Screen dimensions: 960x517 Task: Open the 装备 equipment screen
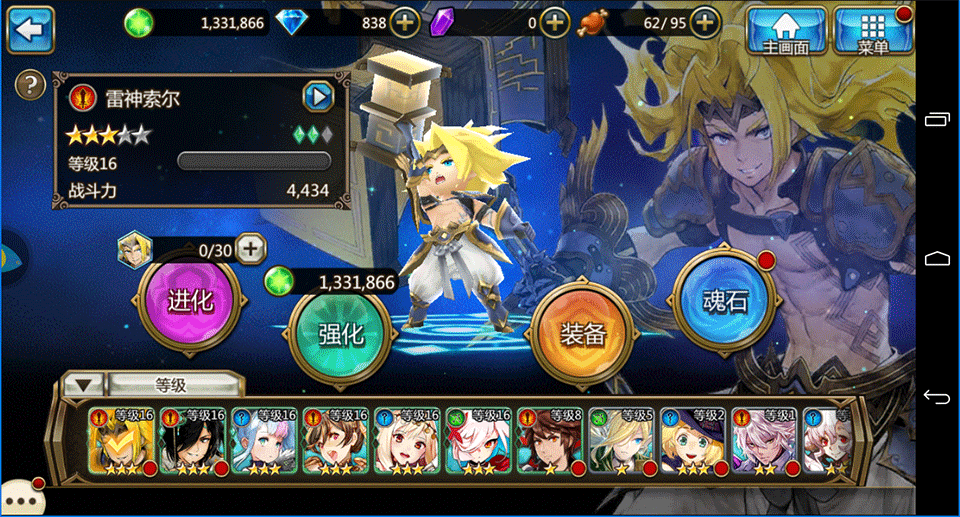pos(582,333)
